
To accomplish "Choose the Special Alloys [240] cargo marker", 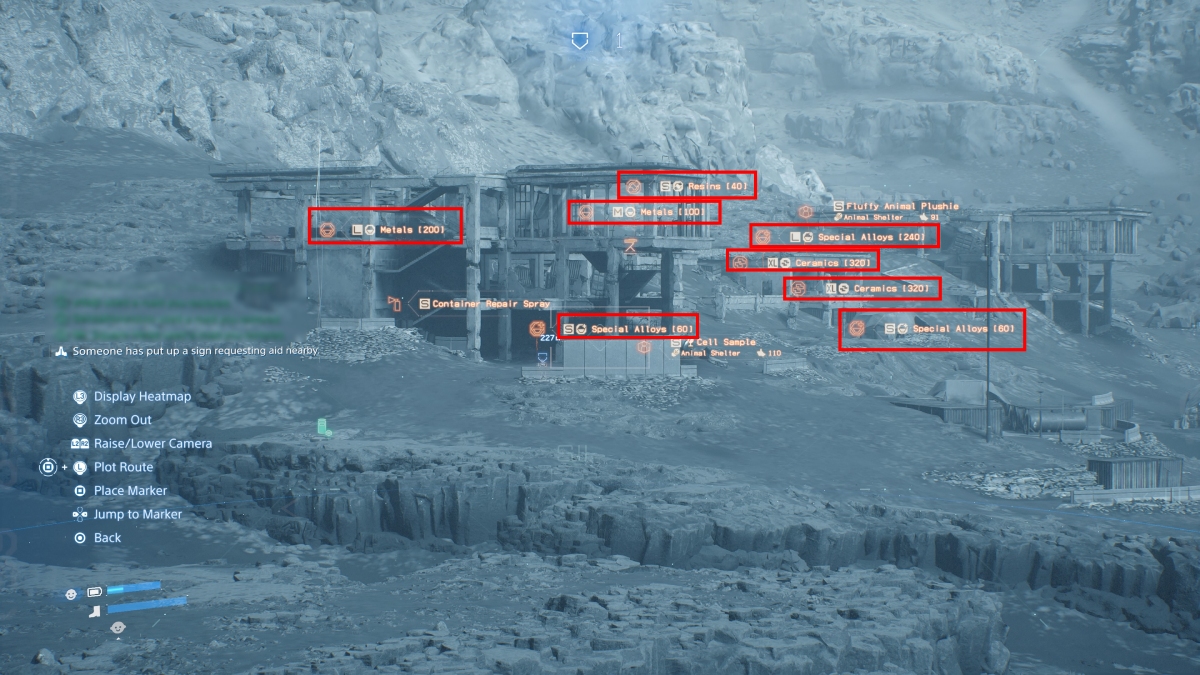I will [x=844, y=237].
